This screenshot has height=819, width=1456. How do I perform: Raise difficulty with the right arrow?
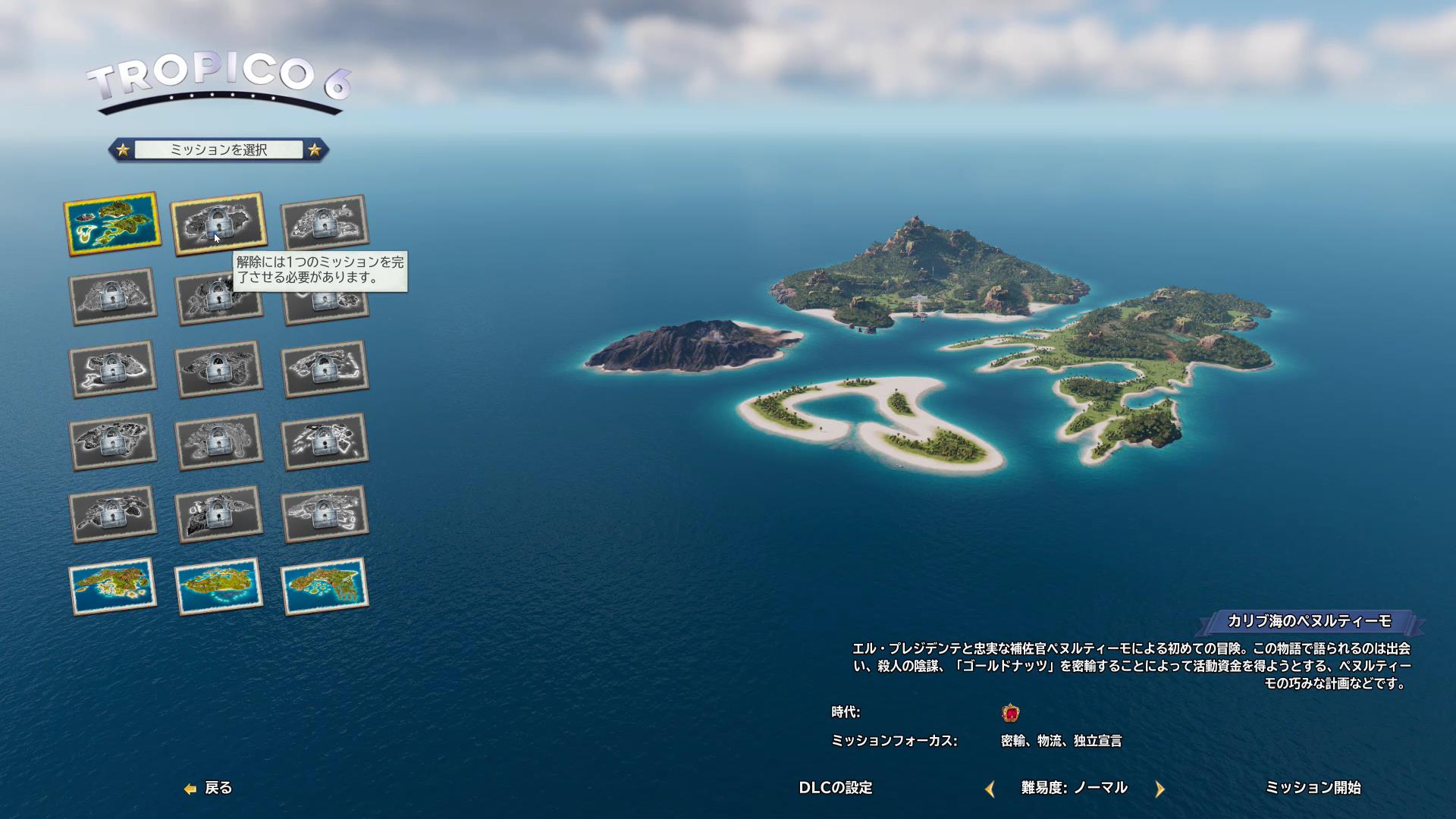point(1159,789)
